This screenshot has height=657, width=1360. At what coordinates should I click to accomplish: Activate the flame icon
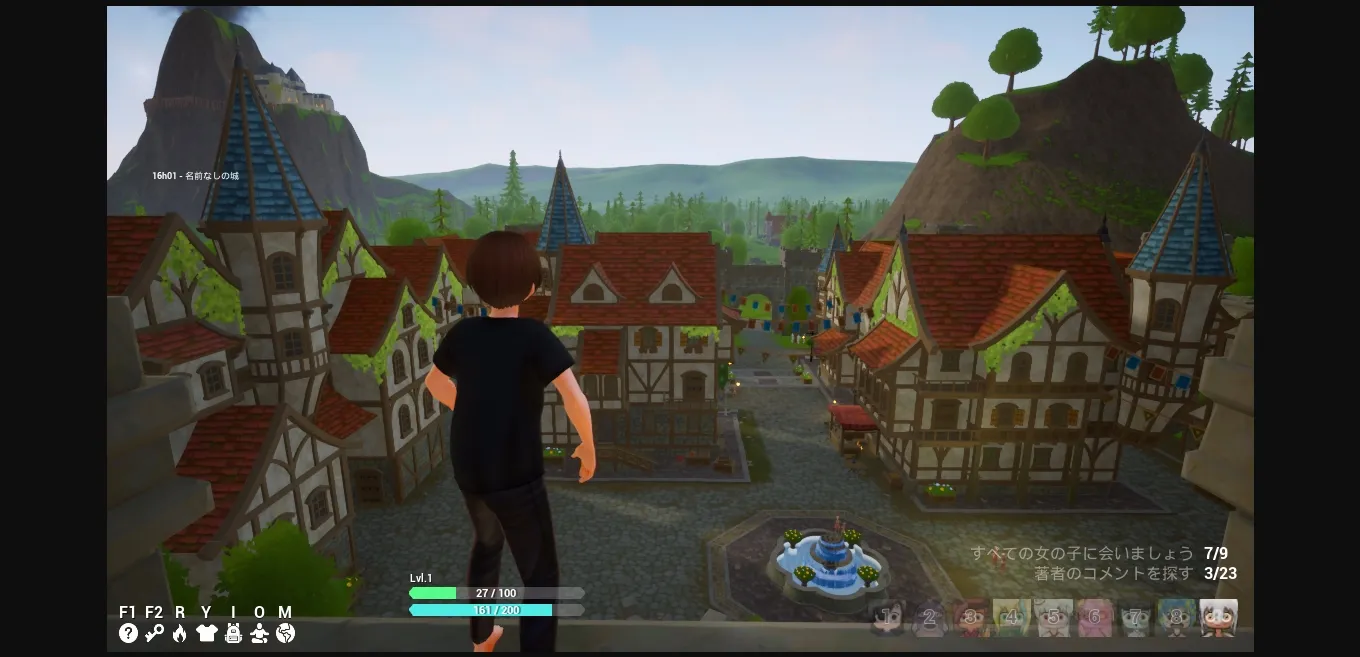tap(180, 633)
